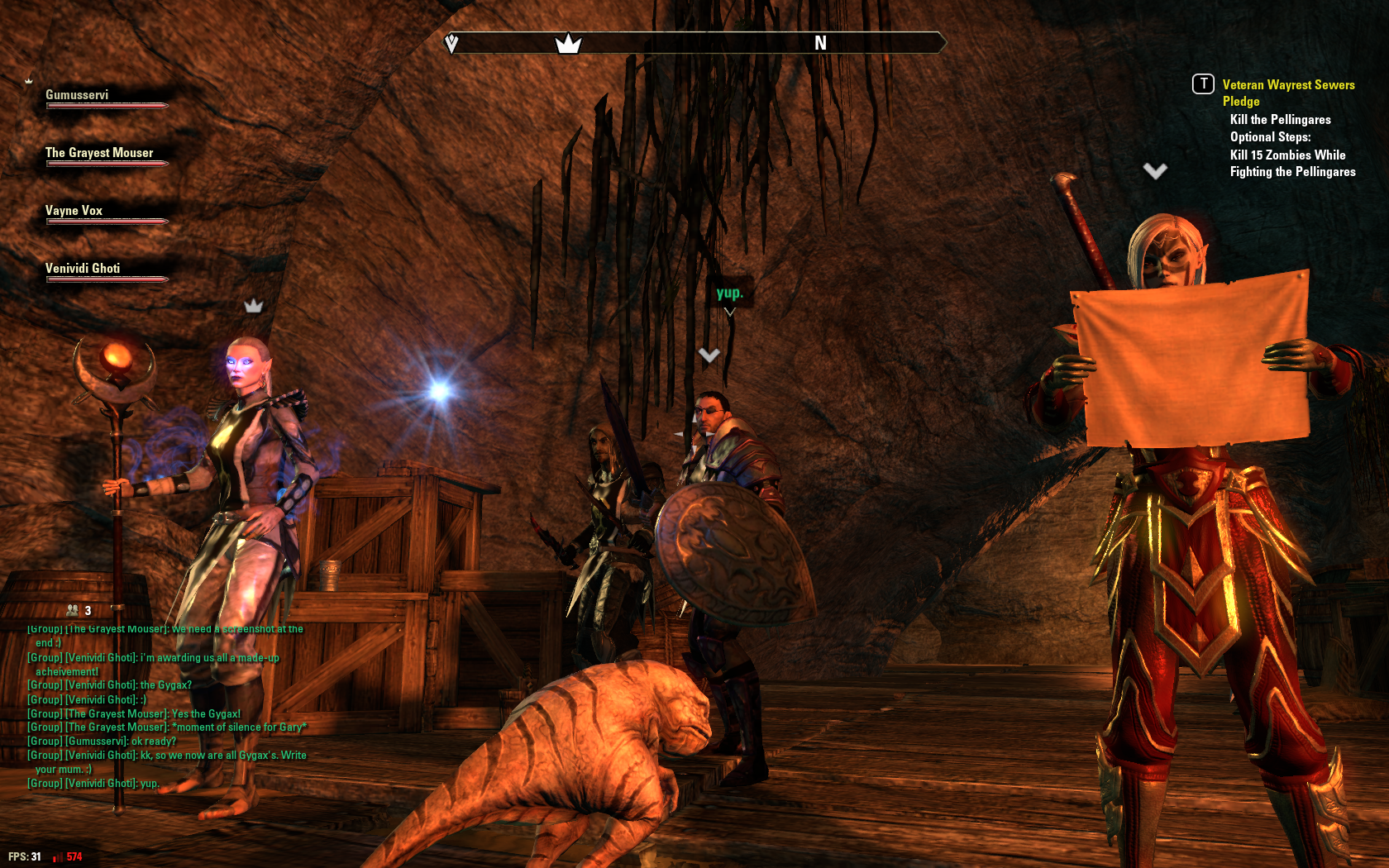Image resolution: width=1389 pixels, height=868 pixels.
Task: Open the Veteran Wayrest Sewers Pledge quest
Action: 1287,93
